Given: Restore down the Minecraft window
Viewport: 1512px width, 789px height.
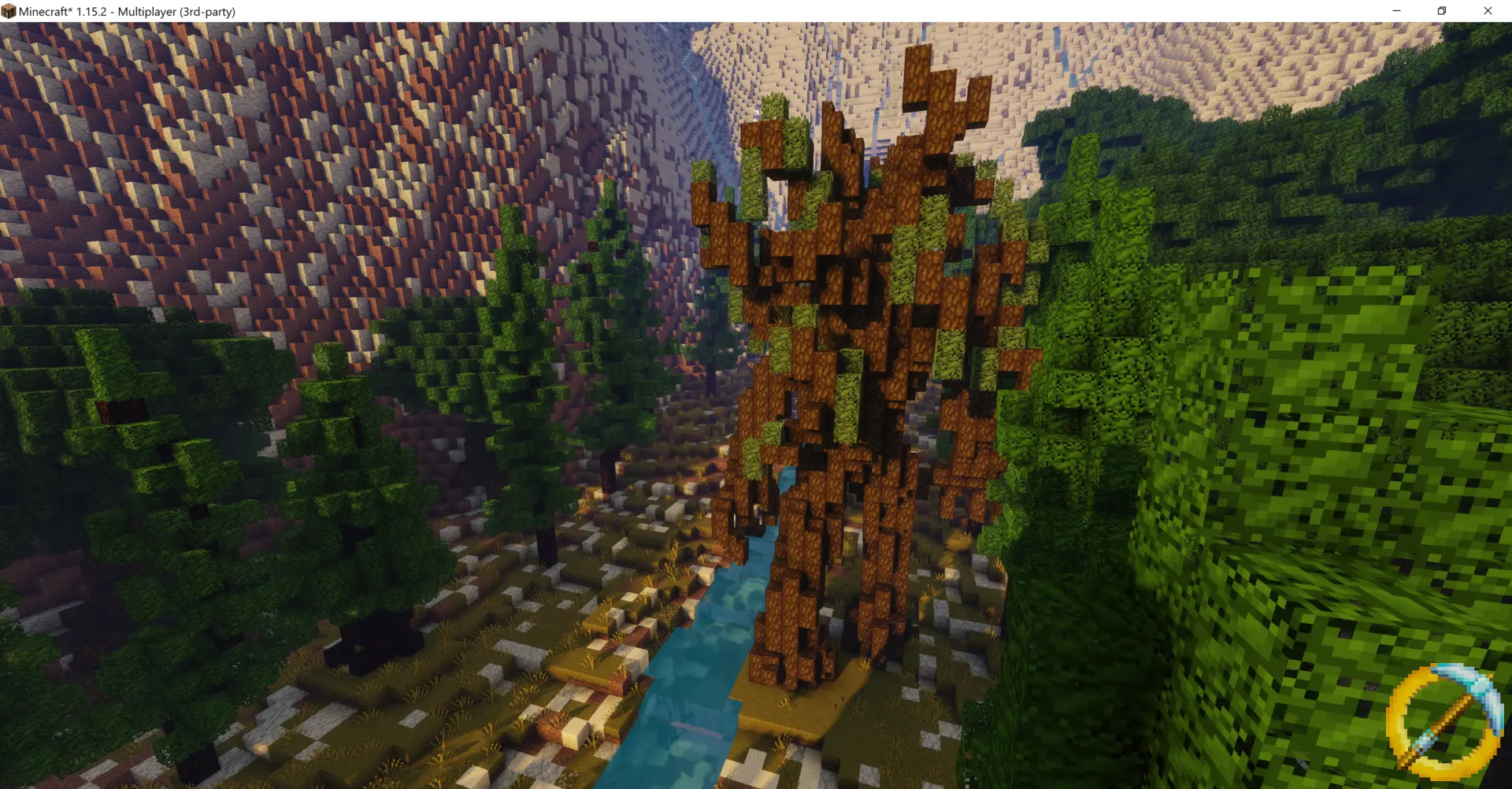Looking at the screenshot, I should [x=1442, y=11].
